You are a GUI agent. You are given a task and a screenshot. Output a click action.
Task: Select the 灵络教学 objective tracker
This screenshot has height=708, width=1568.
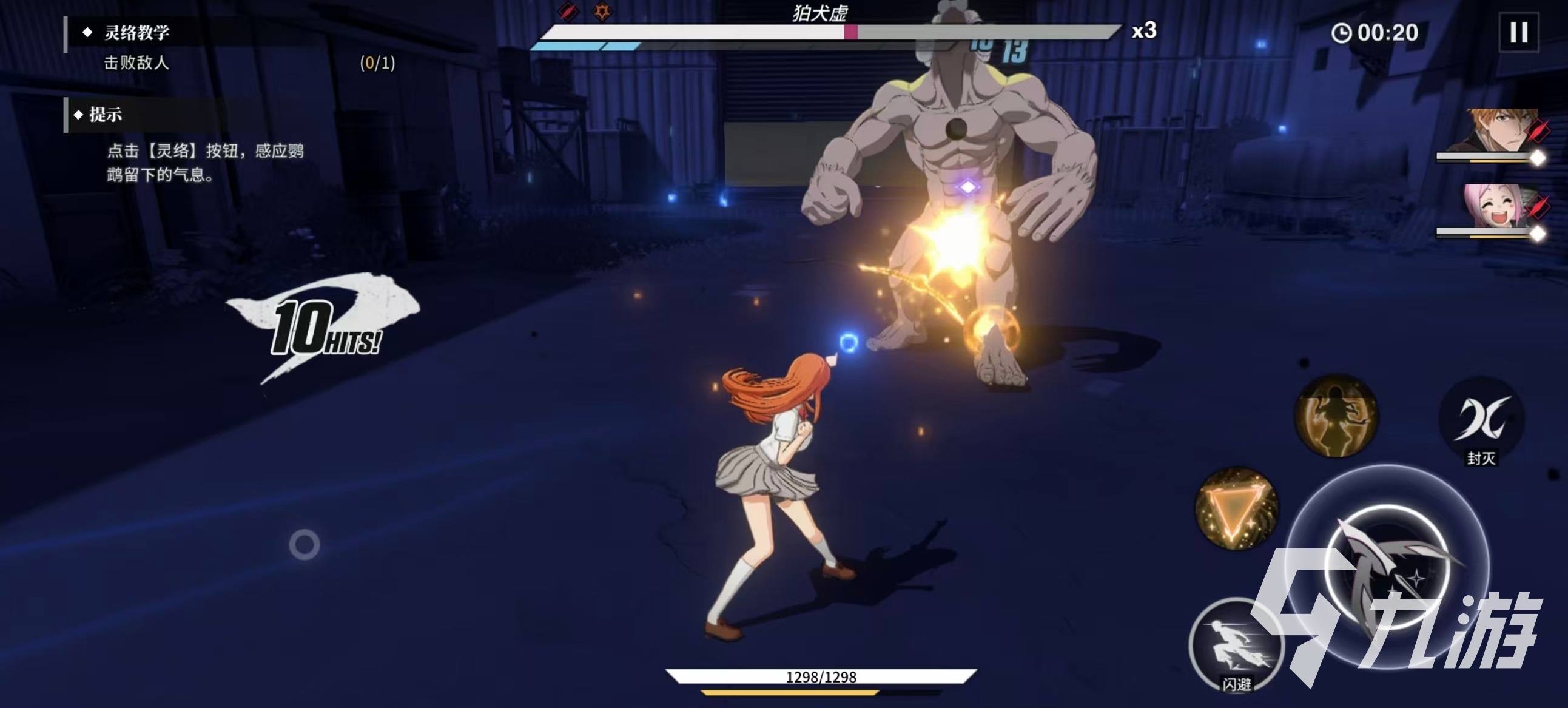click(137, 32)
